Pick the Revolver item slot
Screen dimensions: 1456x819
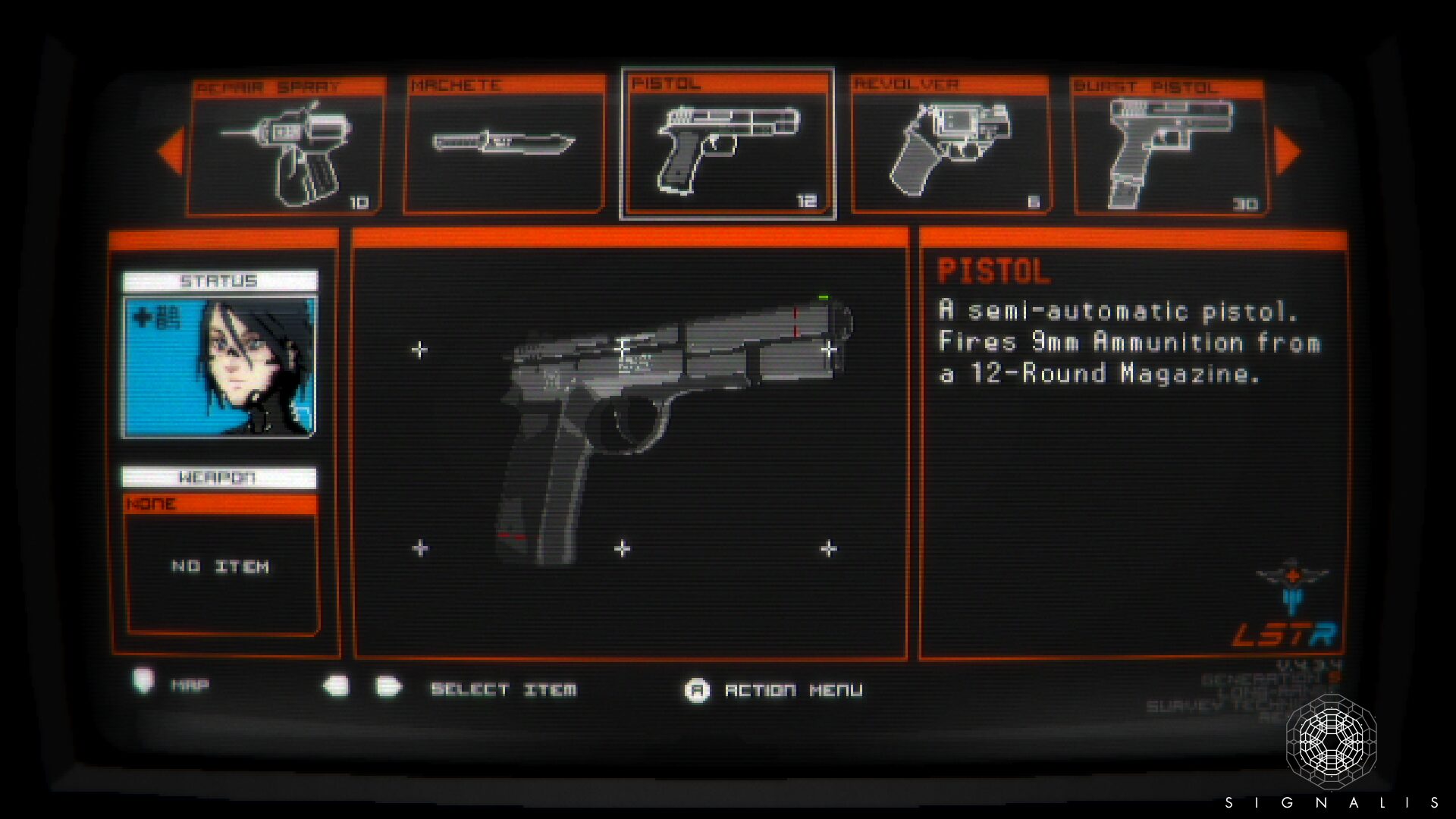[950, 146]
